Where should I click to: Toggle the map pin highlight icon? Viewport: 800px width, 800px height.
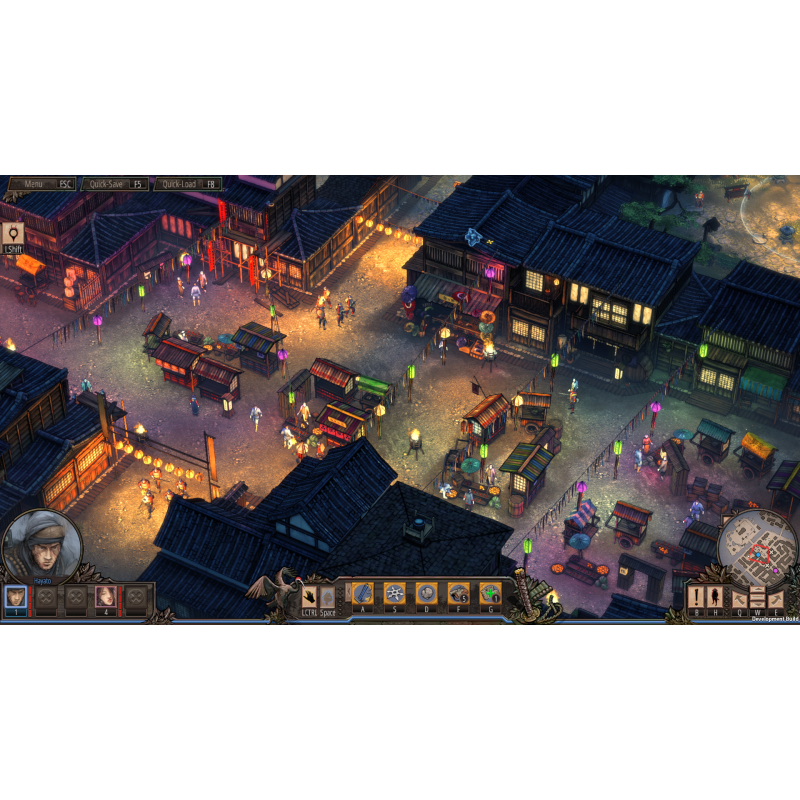click(x=13, y=236)
